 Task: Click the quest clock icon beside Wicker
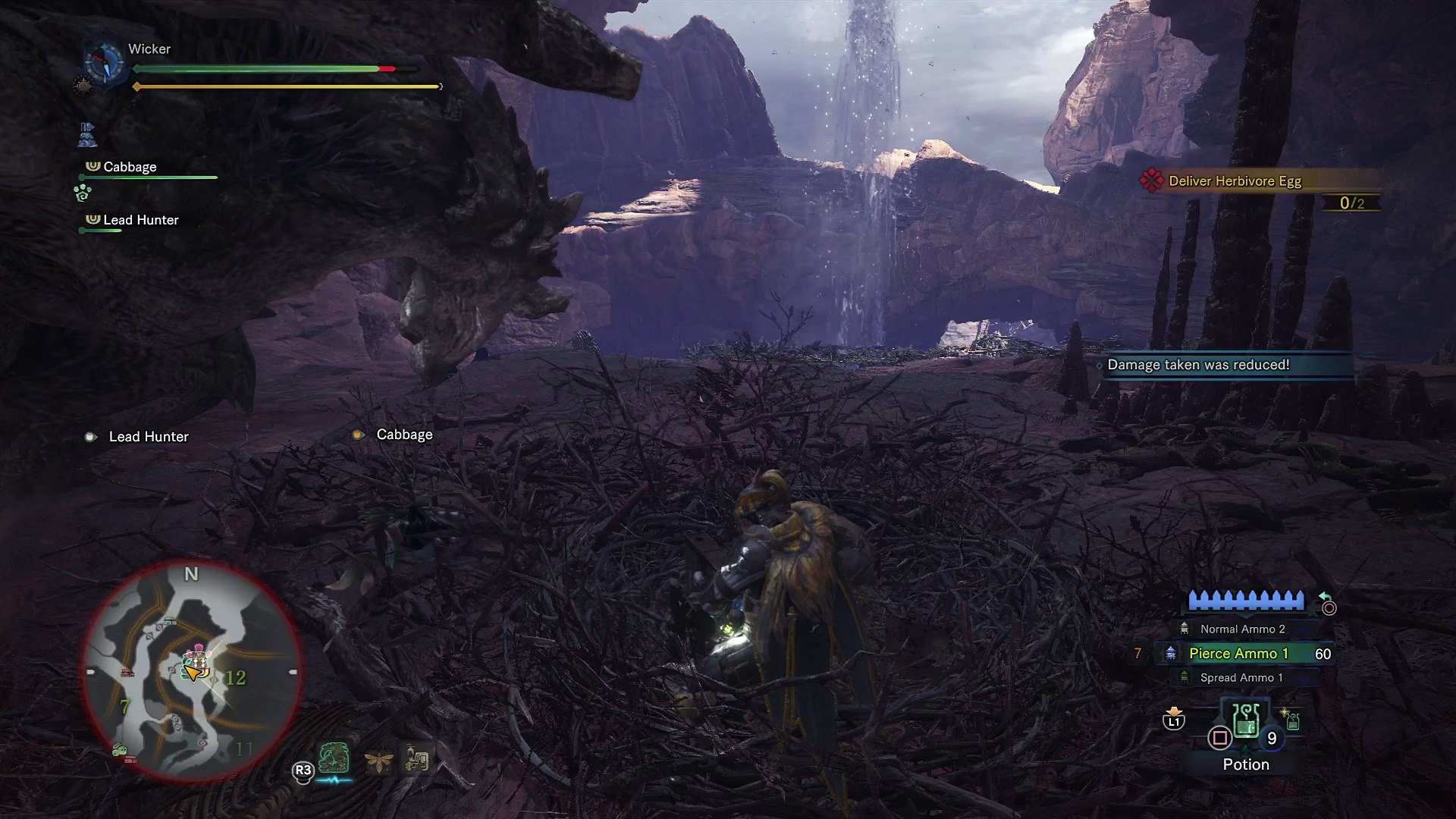point(103,62)
